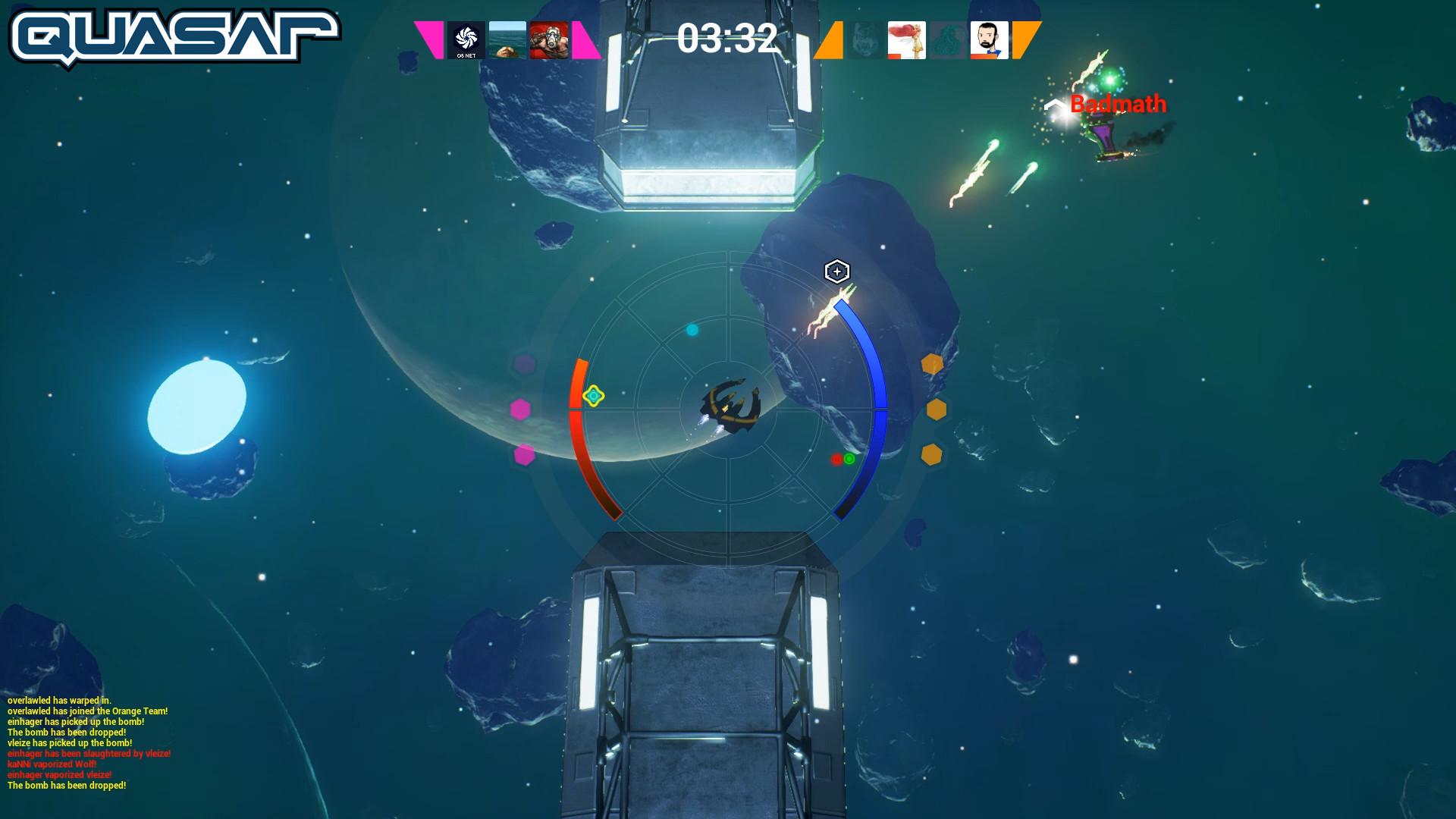The height and width of the screenshot is (819, 1456).
Task: Select the faded teal serpent avatar
Action: point(948,40)
